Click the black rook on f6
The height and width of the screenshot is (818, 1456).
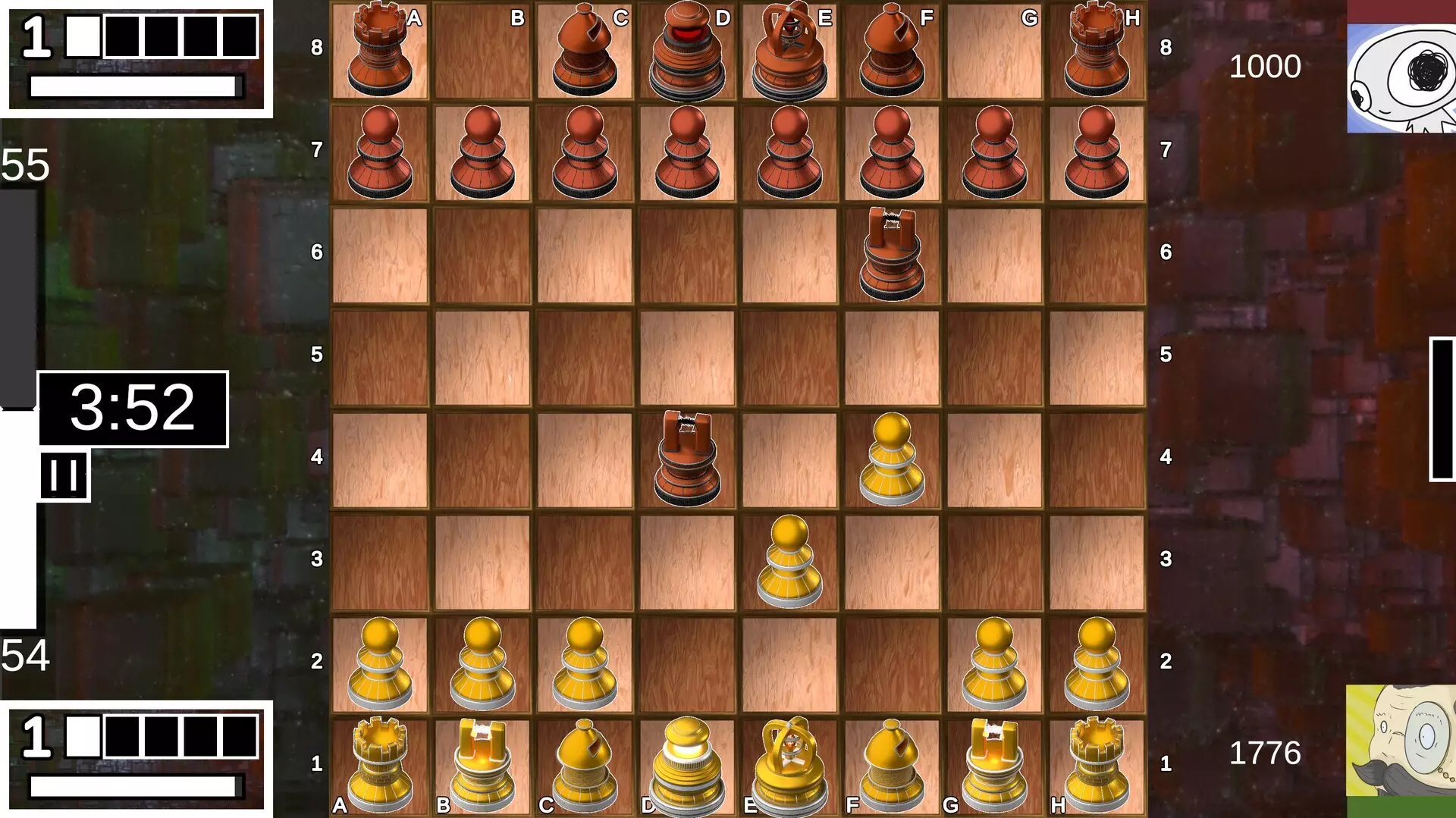coord(893,254)
